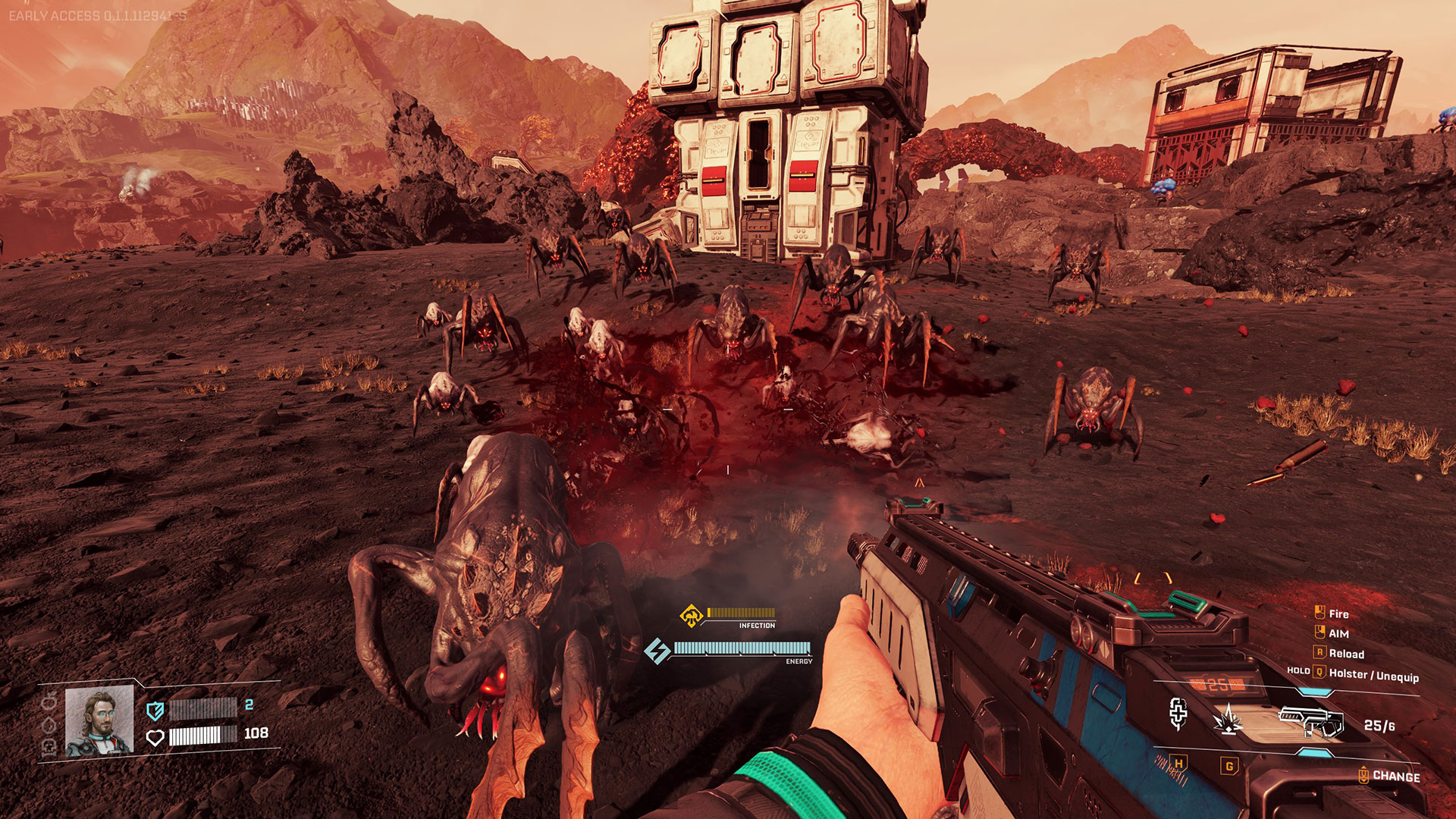The width and height of the screenshot is (1456, 819).
Task: Select the blue energy lightning icon
Action: point(657,651)
